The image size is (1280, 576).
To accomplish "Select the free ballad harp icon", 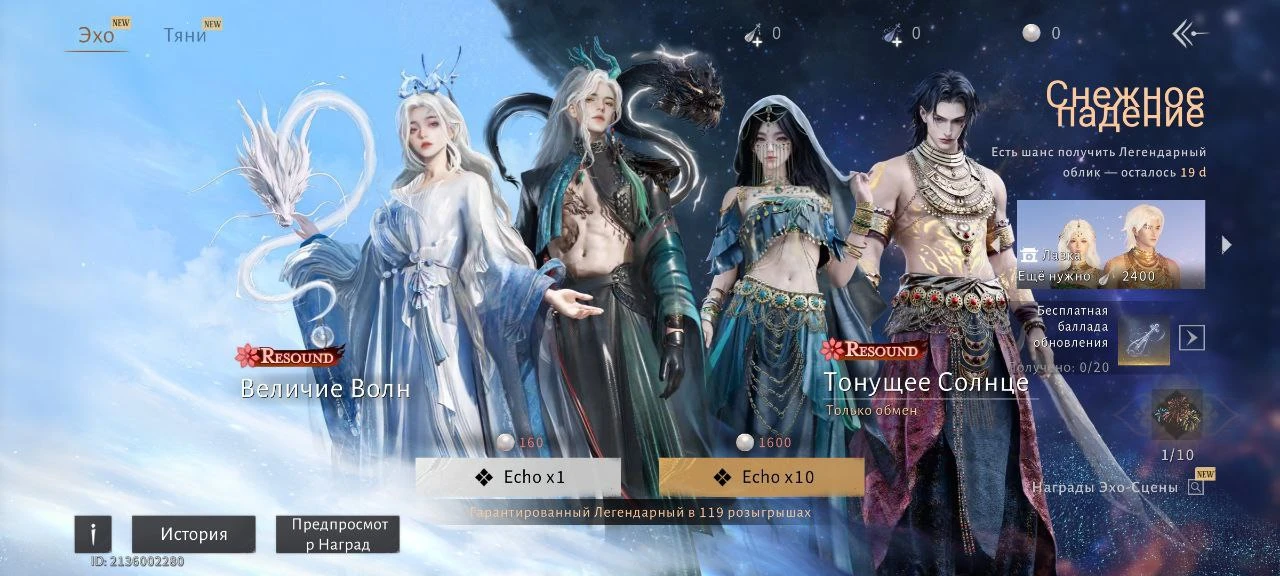I will point(1143,339).
